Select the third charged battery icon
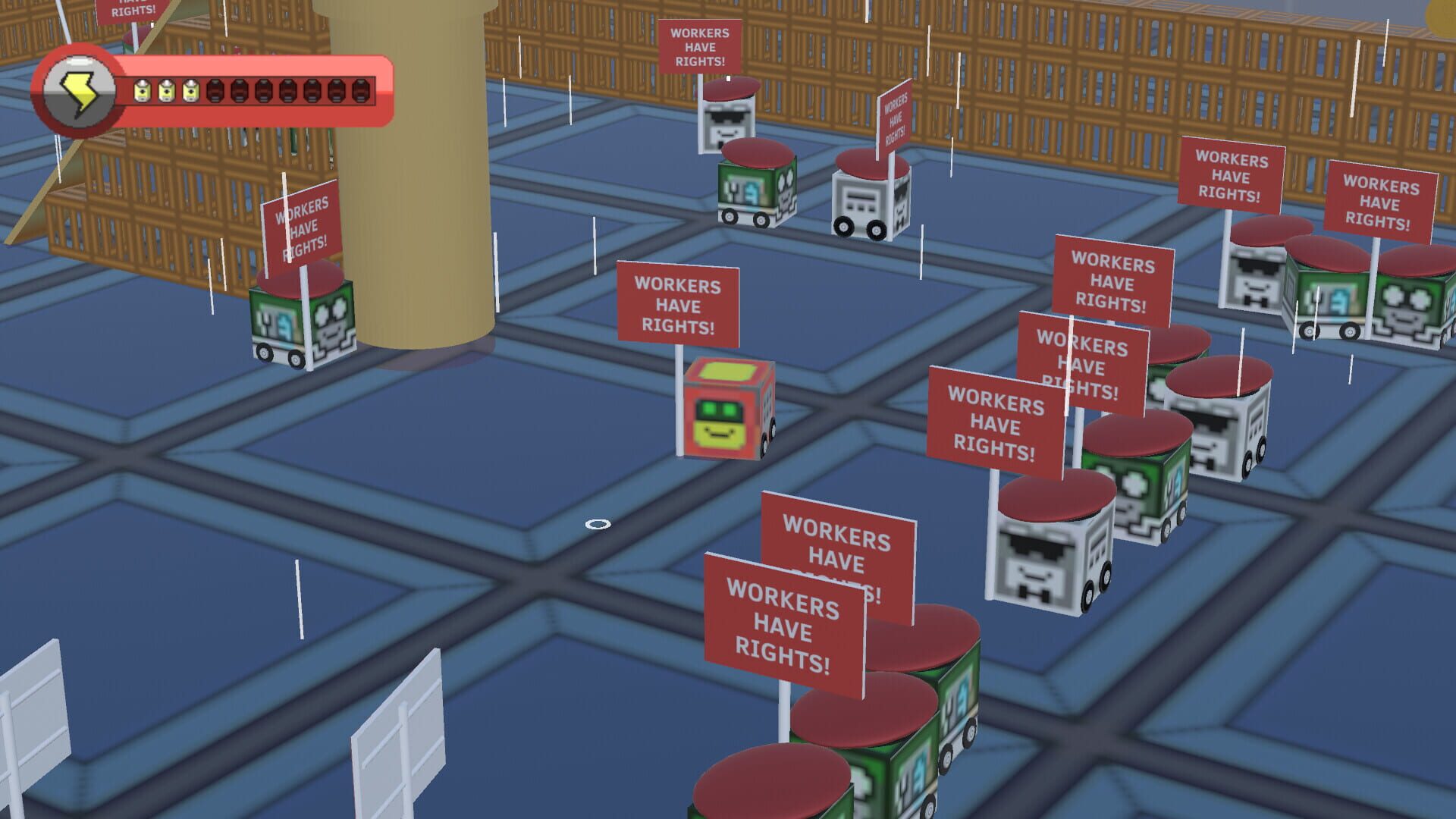Screen dimensions: 1456x819 tap(191, 92)
